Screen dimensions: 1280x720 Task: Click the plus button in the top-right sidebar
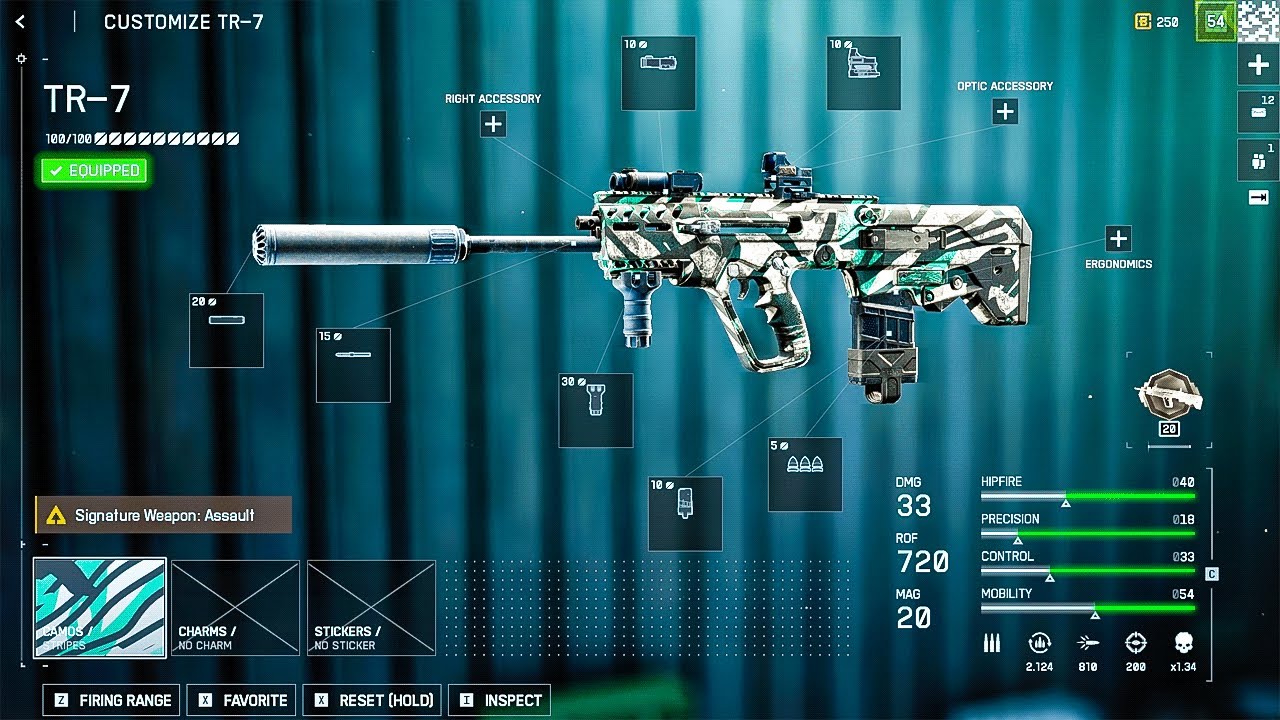[1258, 66]
